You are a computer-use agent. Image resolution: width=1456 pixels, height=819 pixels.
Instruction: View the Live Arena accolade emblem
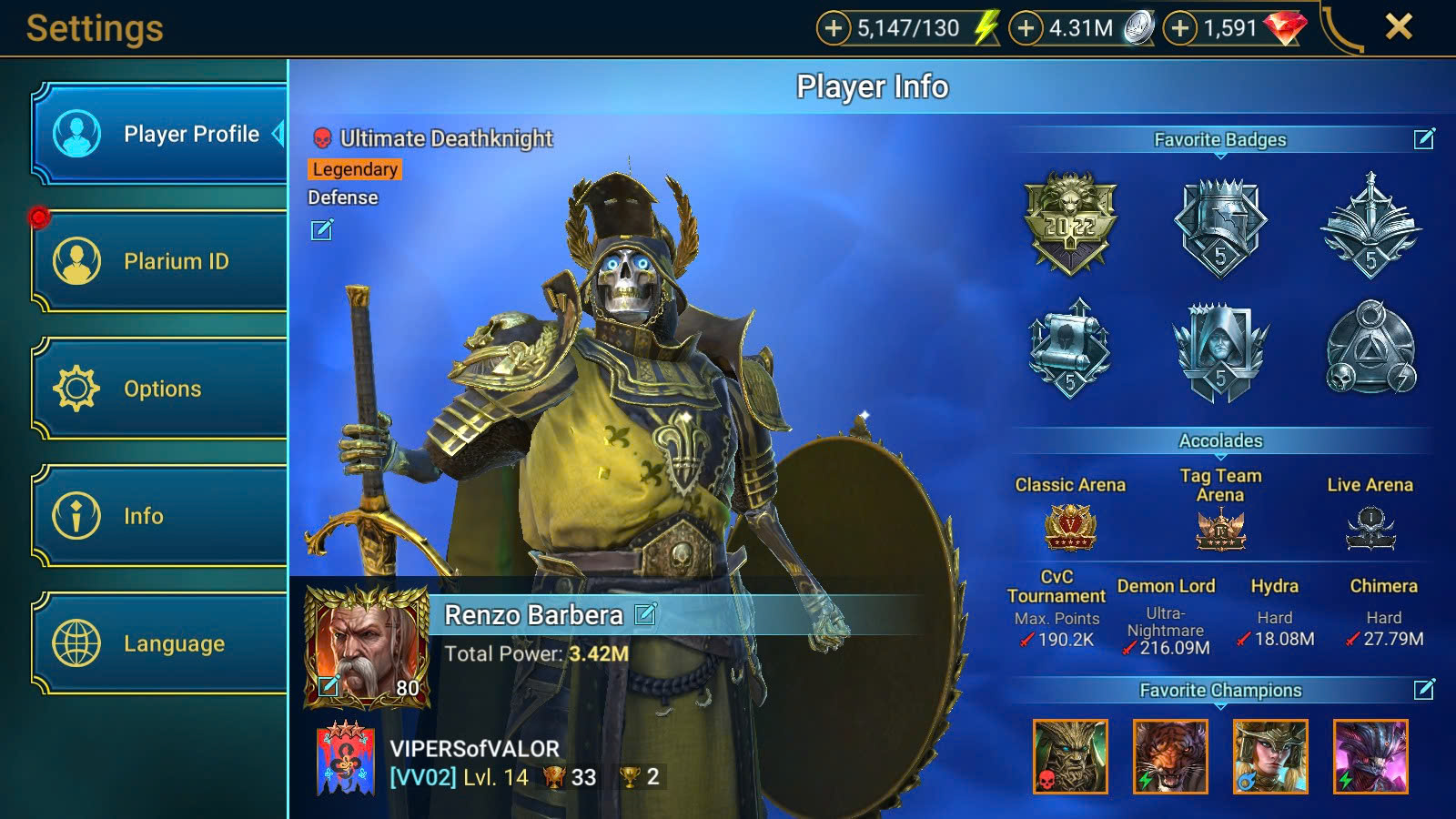point(1370,529)
